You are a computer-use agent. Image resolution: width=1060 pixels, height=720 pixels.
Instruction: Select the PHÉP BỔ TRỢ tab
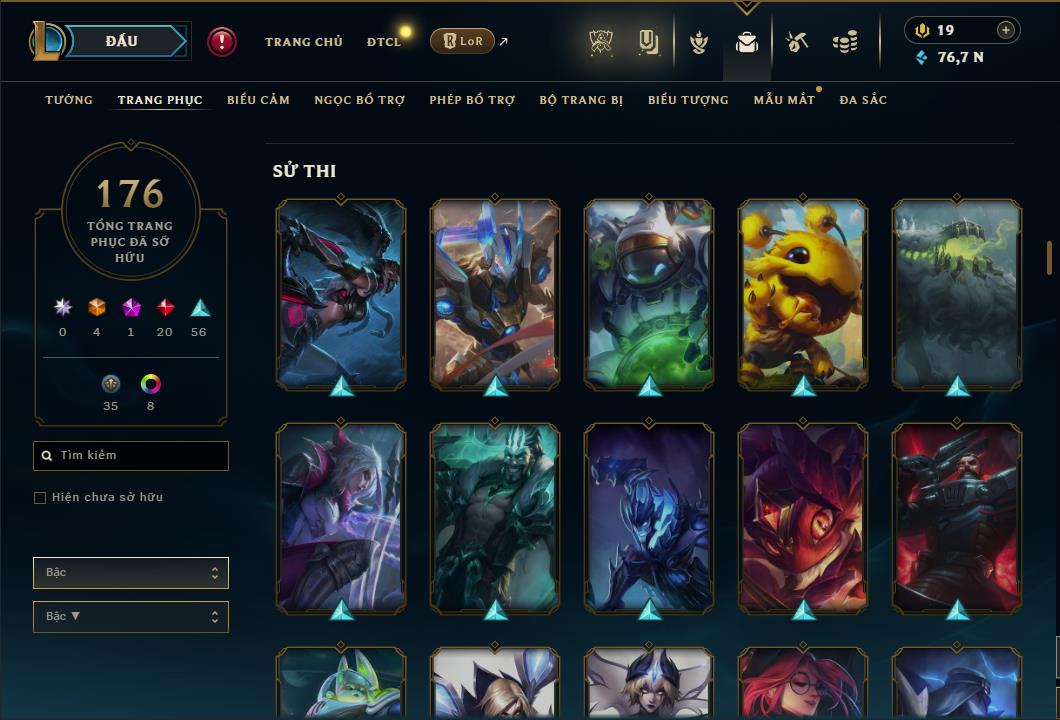(x=472, y=100)
